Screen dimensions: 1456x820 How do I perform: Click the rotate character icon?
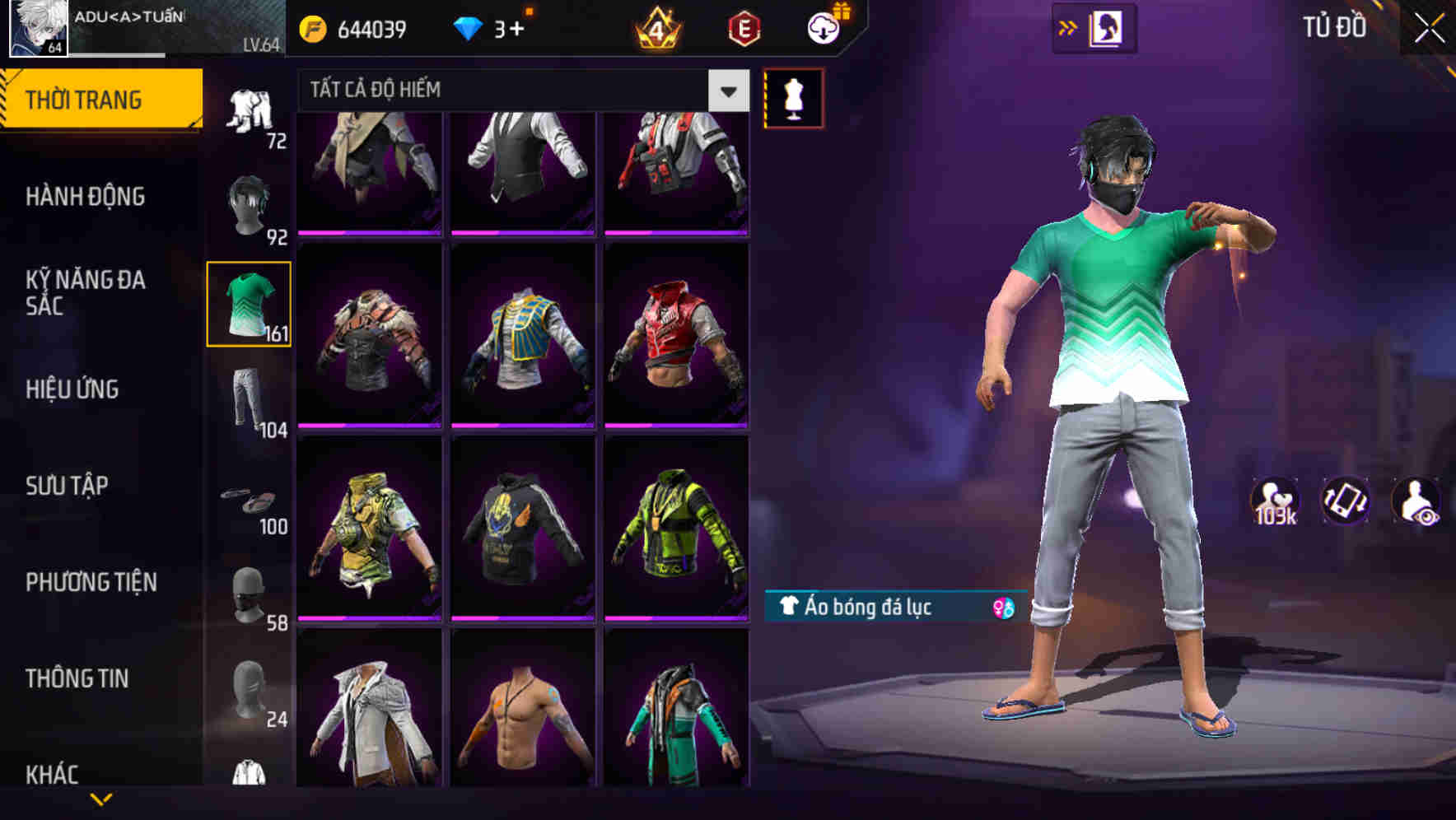tap(1347, 501)
